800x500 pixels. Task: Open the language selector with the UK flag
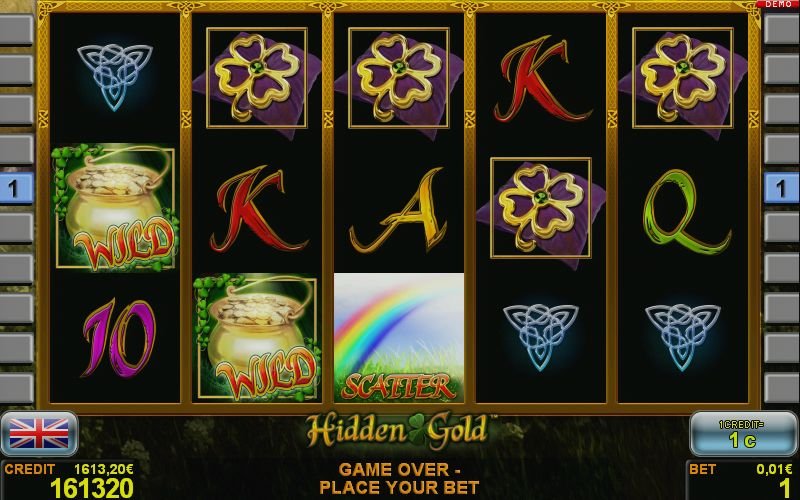coord(39,432)
